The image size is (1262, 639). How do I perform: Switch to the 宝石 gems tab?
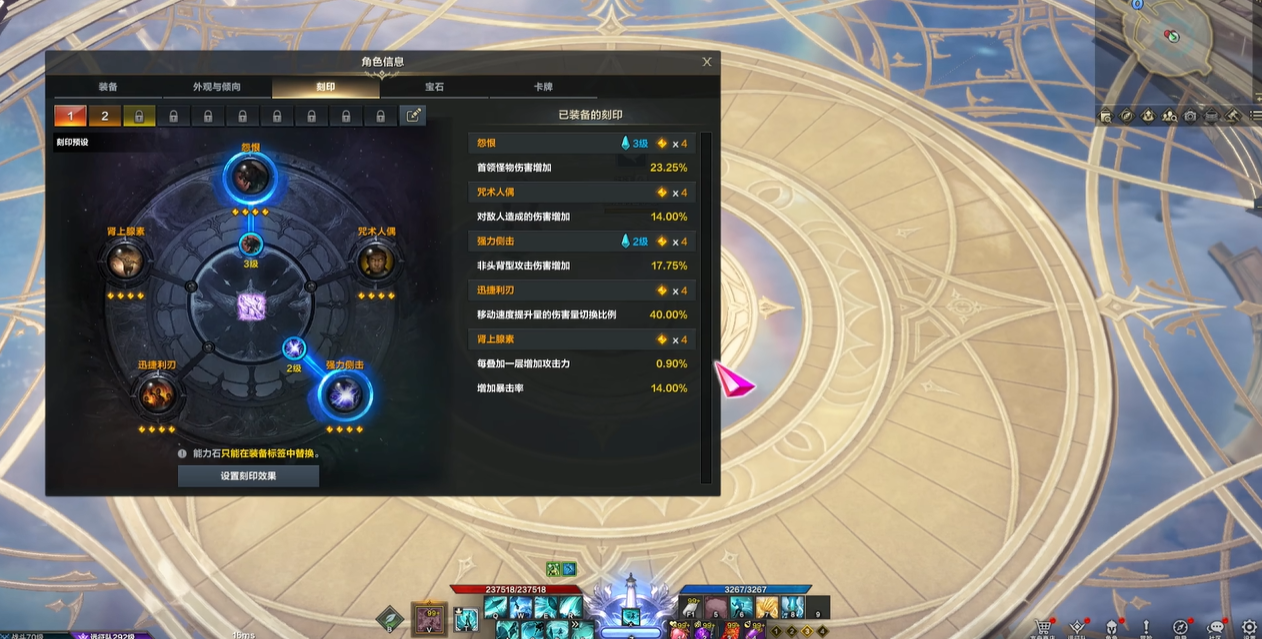(x=434, y=87)
